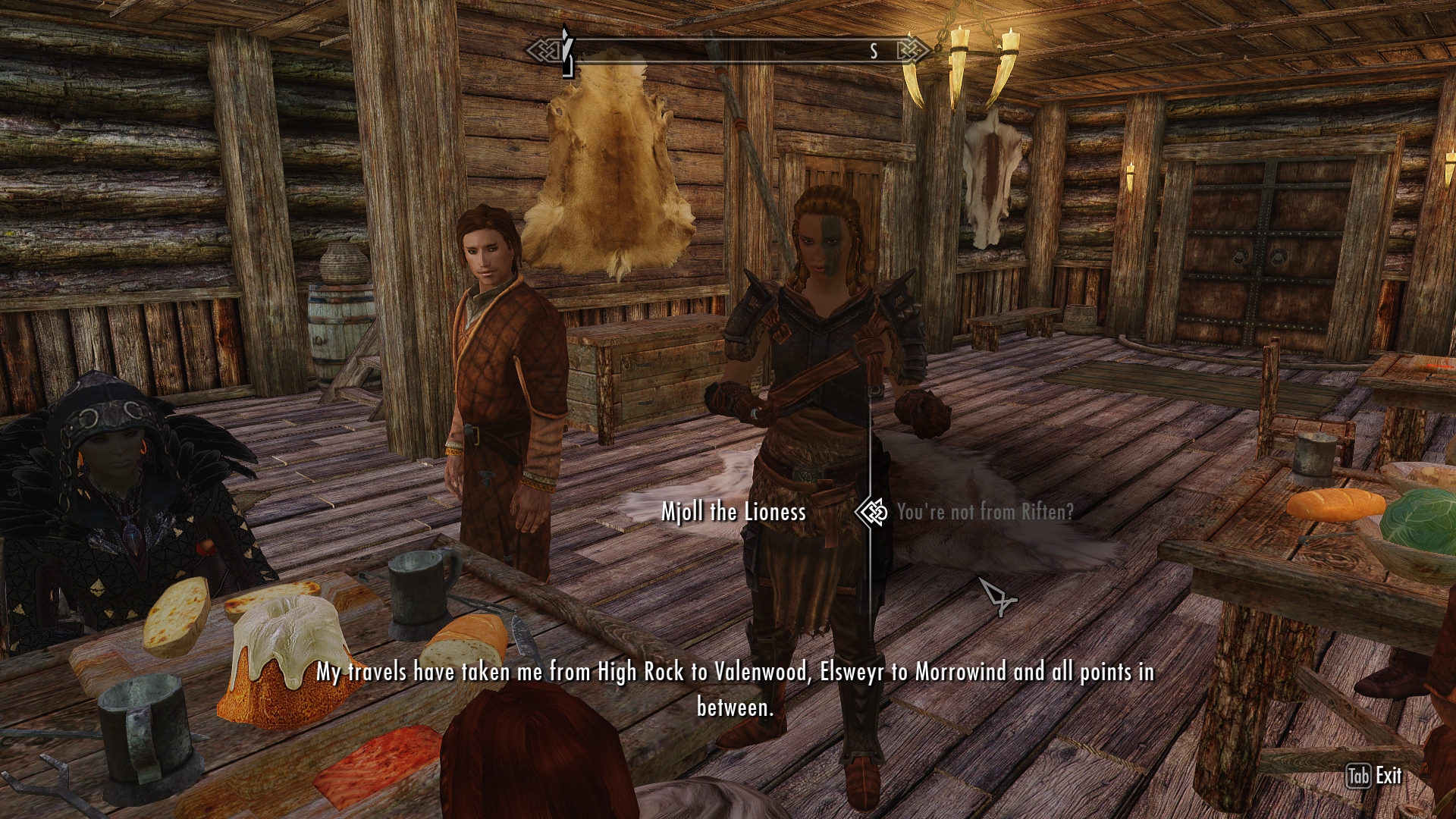The image size is (1456, 819).
Task: Click the Exit dialogue button
Action: point(1374,776)
